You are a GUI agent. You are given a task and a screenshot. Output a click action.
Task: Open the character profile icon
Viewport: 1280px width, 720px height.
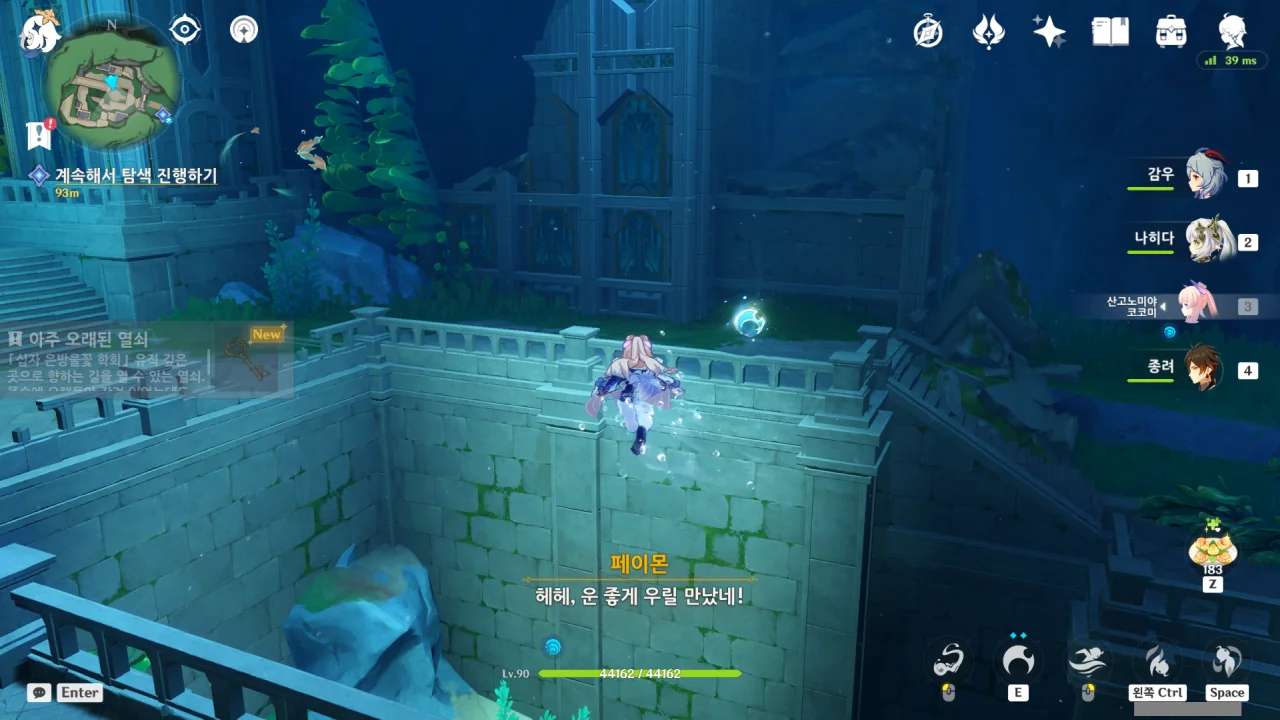[x=1232, y=30]
